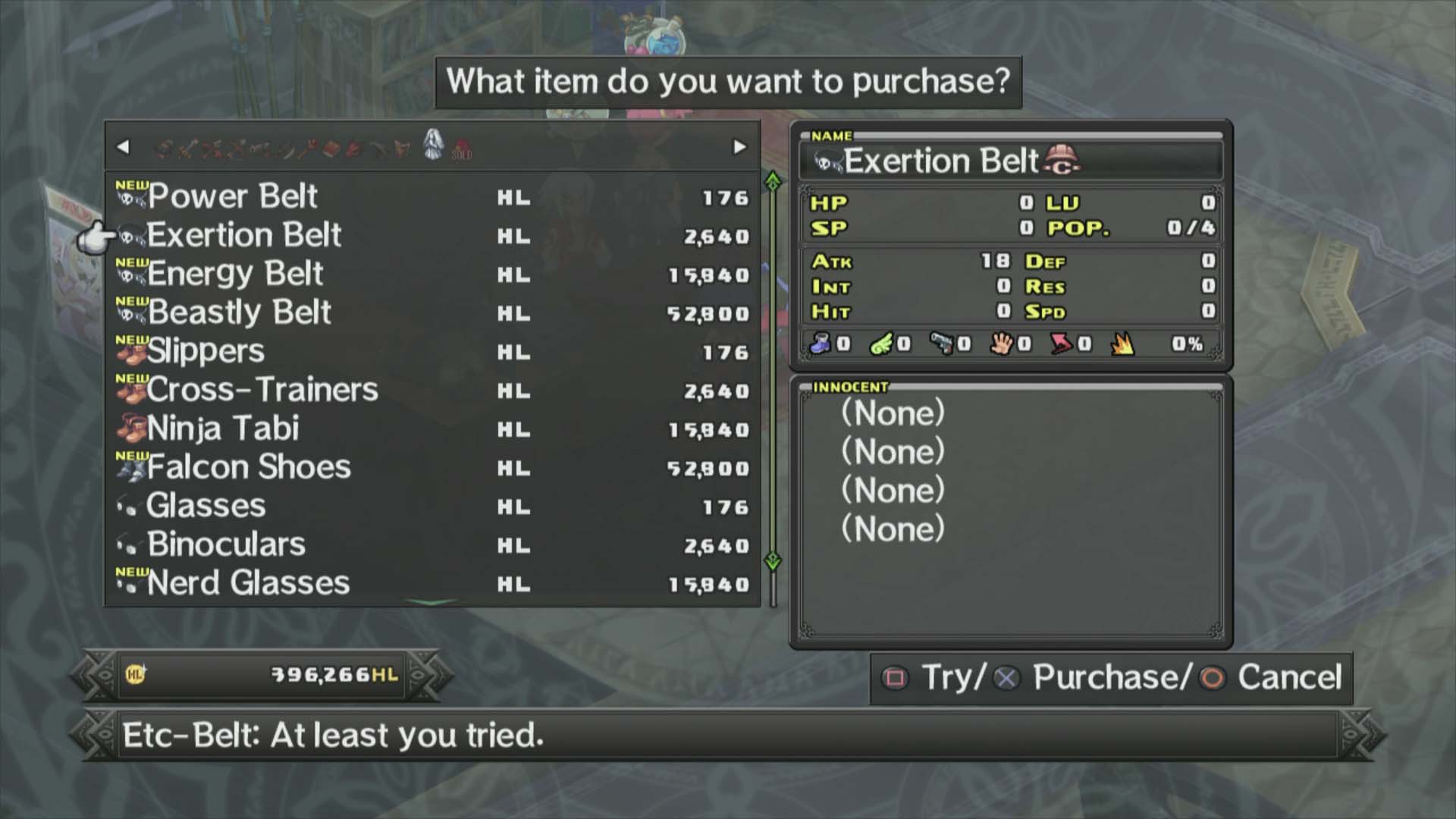
Task: Click the boot movement stat icon
Action: [822, 344]
